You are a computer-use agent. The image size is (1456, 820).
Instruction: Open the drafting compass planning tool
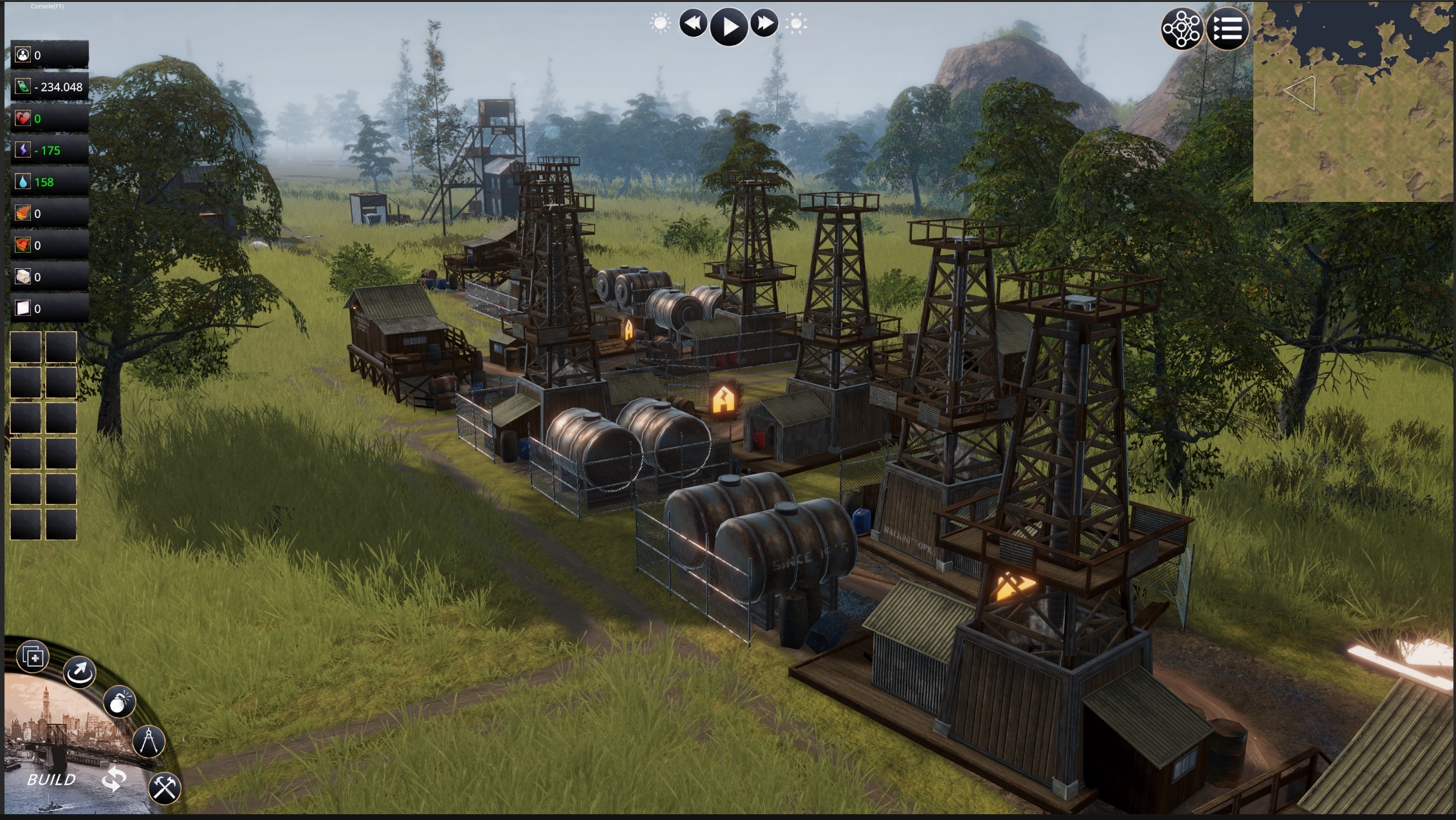(149, 741)
